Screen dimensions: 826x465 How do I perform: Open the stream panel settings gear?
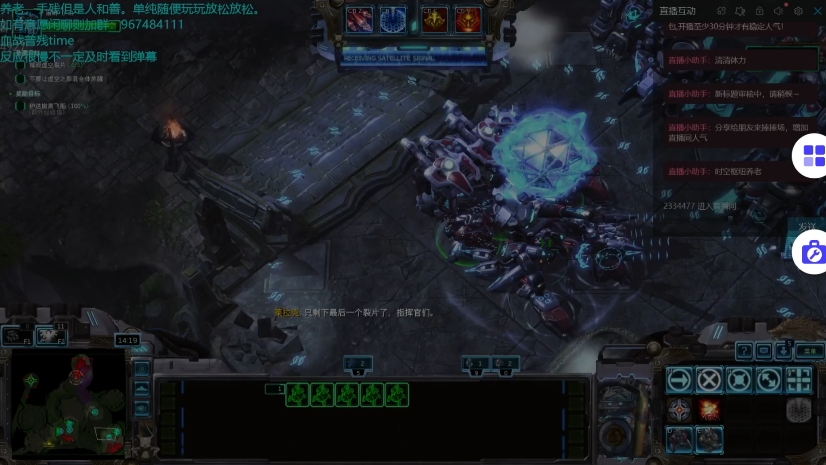(x=798, y=10)
